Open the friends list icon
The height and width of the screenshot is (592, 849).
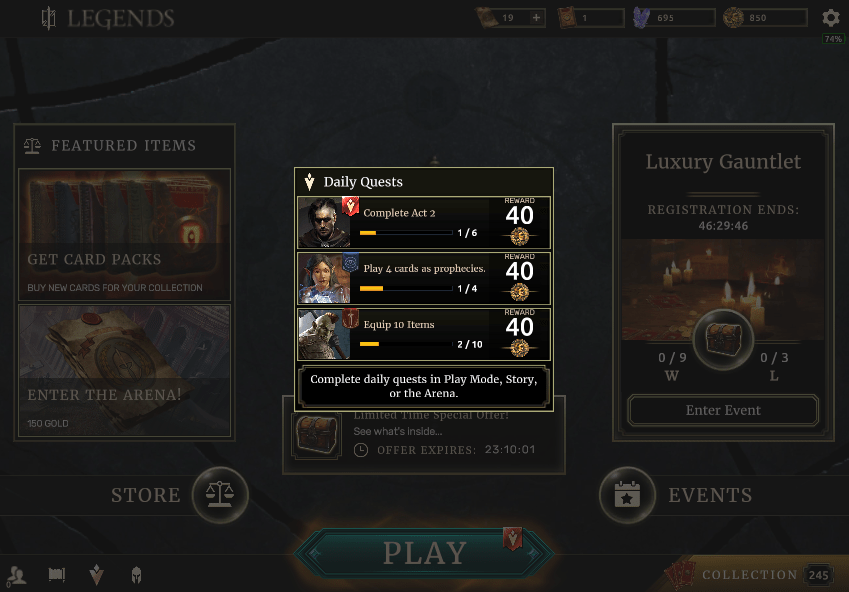pyautogui.click(x=17, y=575)
